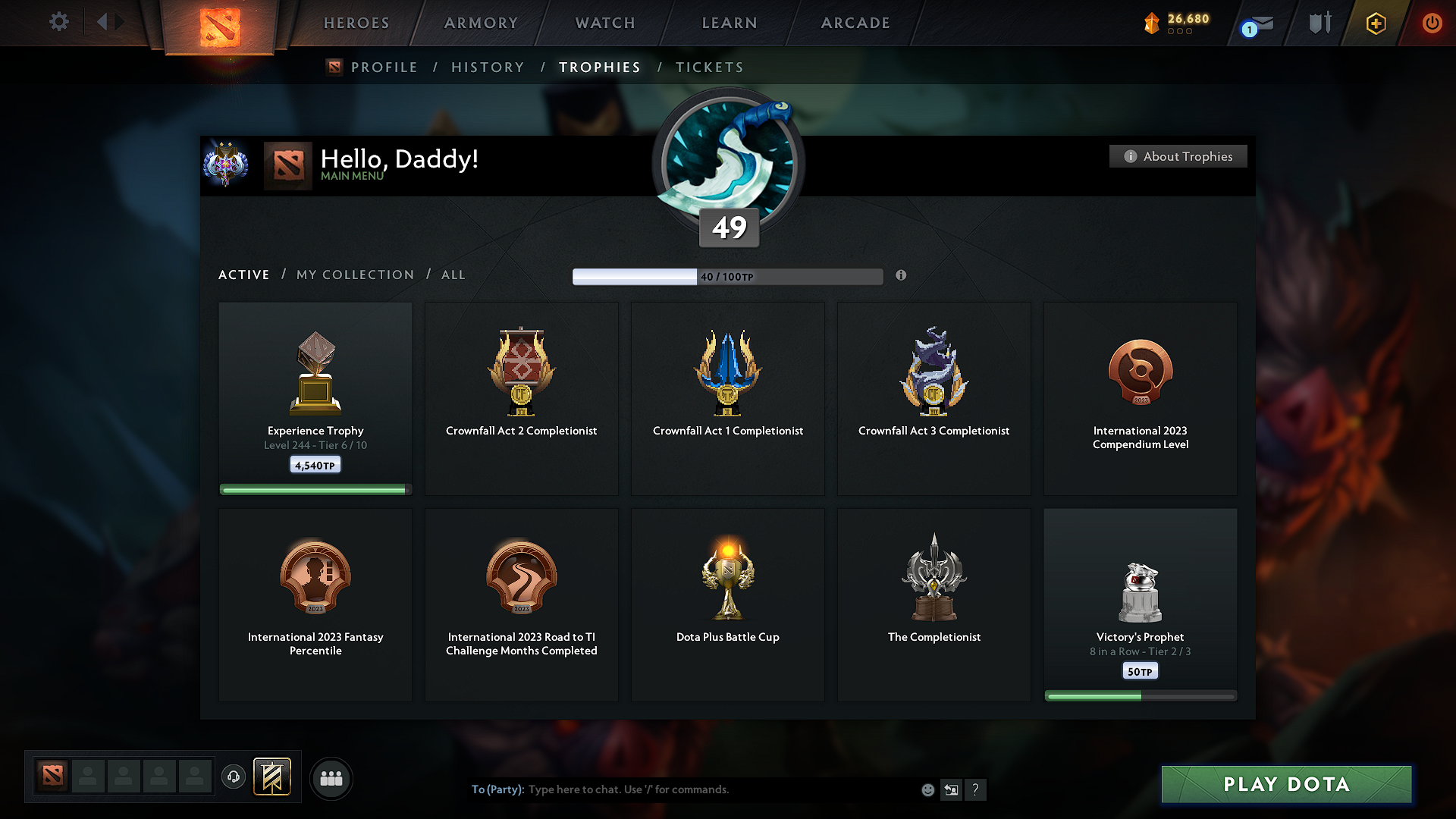Open the HISTORY tab
Screen dimensions: 1456x819
click(488, 67)
